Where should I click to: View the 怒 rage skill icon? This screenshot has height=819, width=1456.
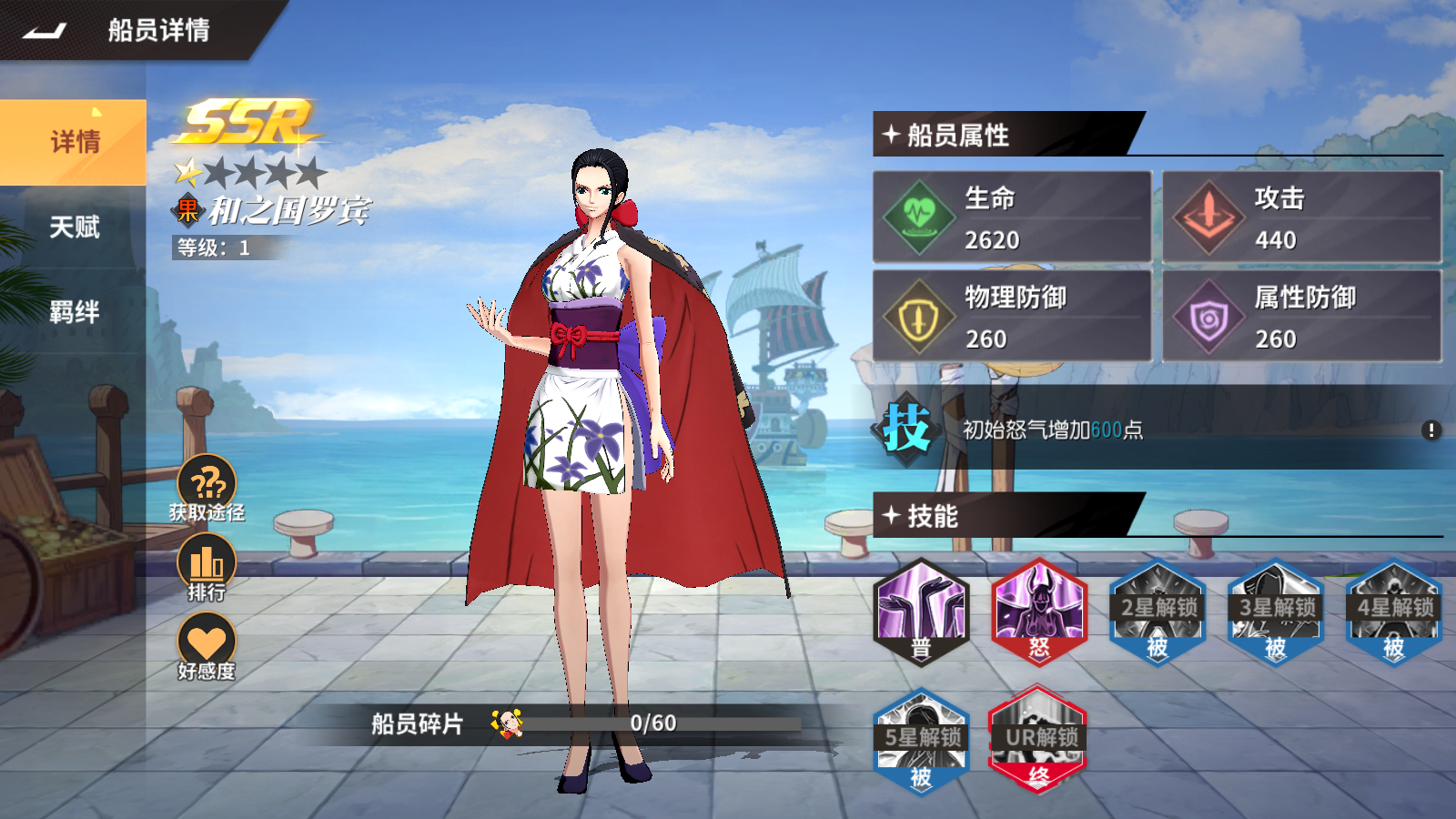(x=1039, y=612)
